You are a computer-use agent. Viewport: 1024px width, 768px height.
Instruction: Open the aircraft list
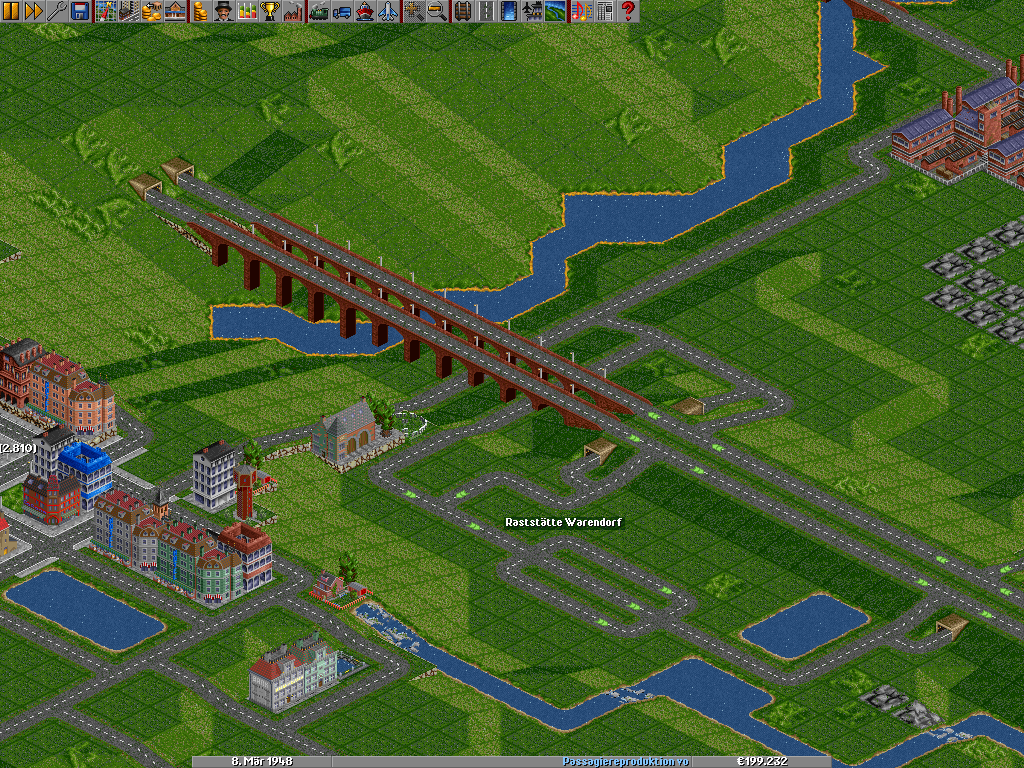pos(388,11)
